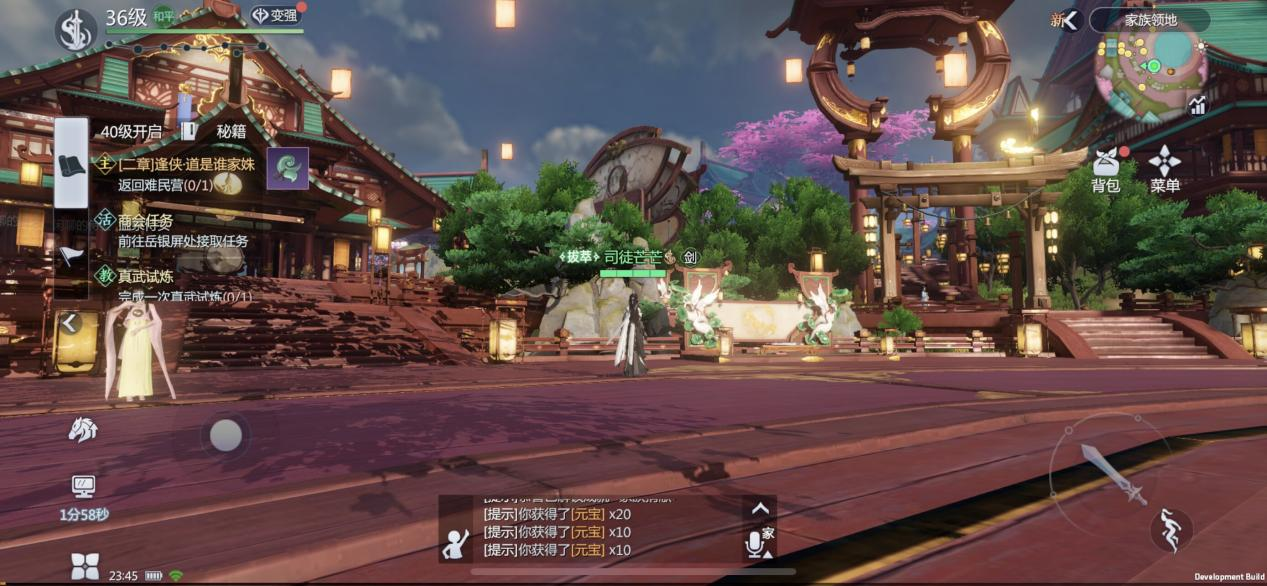The height and width of the screenshot is (586, 1267).
Task: Open the four-petal icon in bottom corner
Action: (85, 566)
